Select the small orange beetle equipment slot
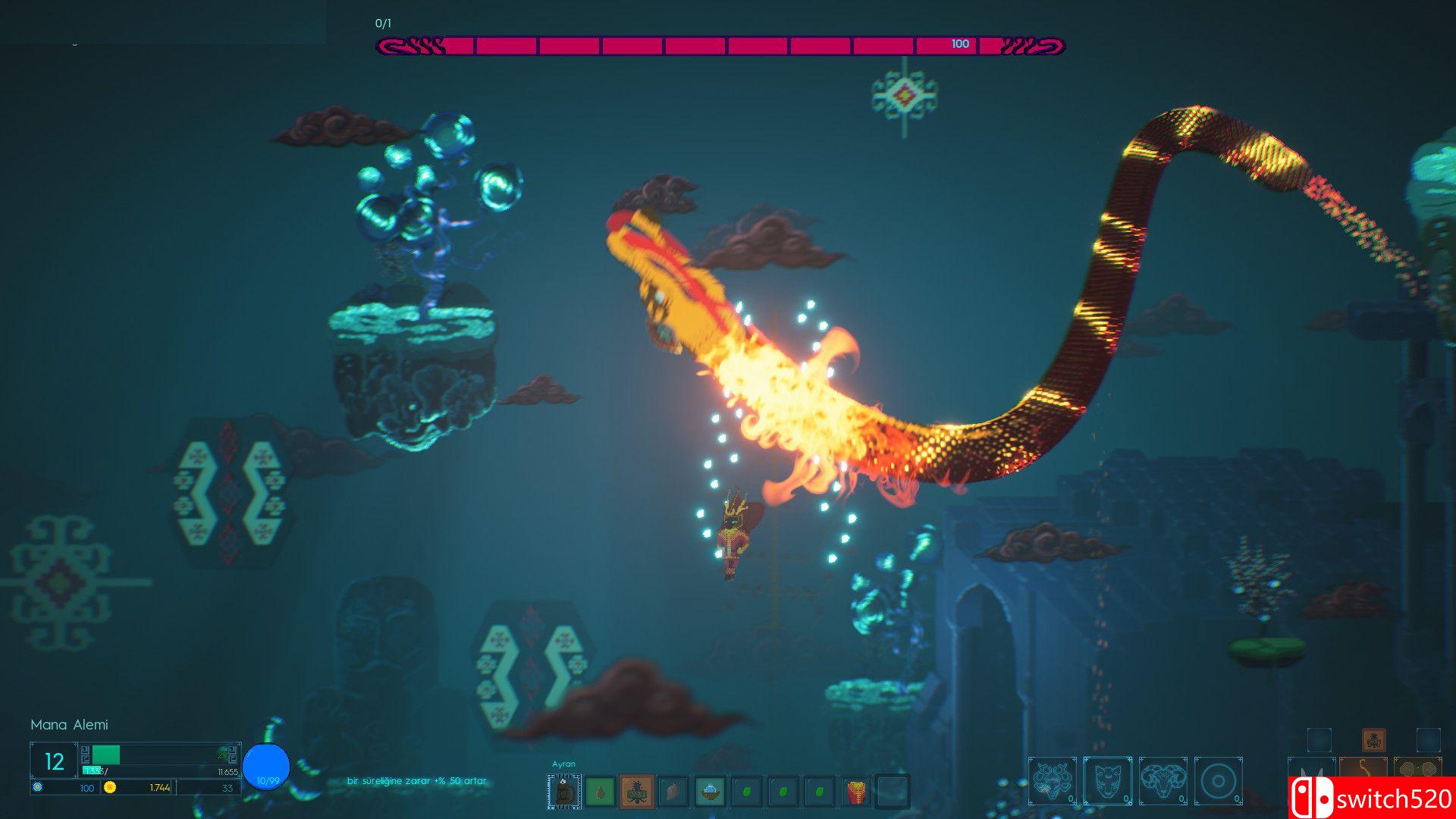This screenshot has height=819, width=1456. (1373, 739)
